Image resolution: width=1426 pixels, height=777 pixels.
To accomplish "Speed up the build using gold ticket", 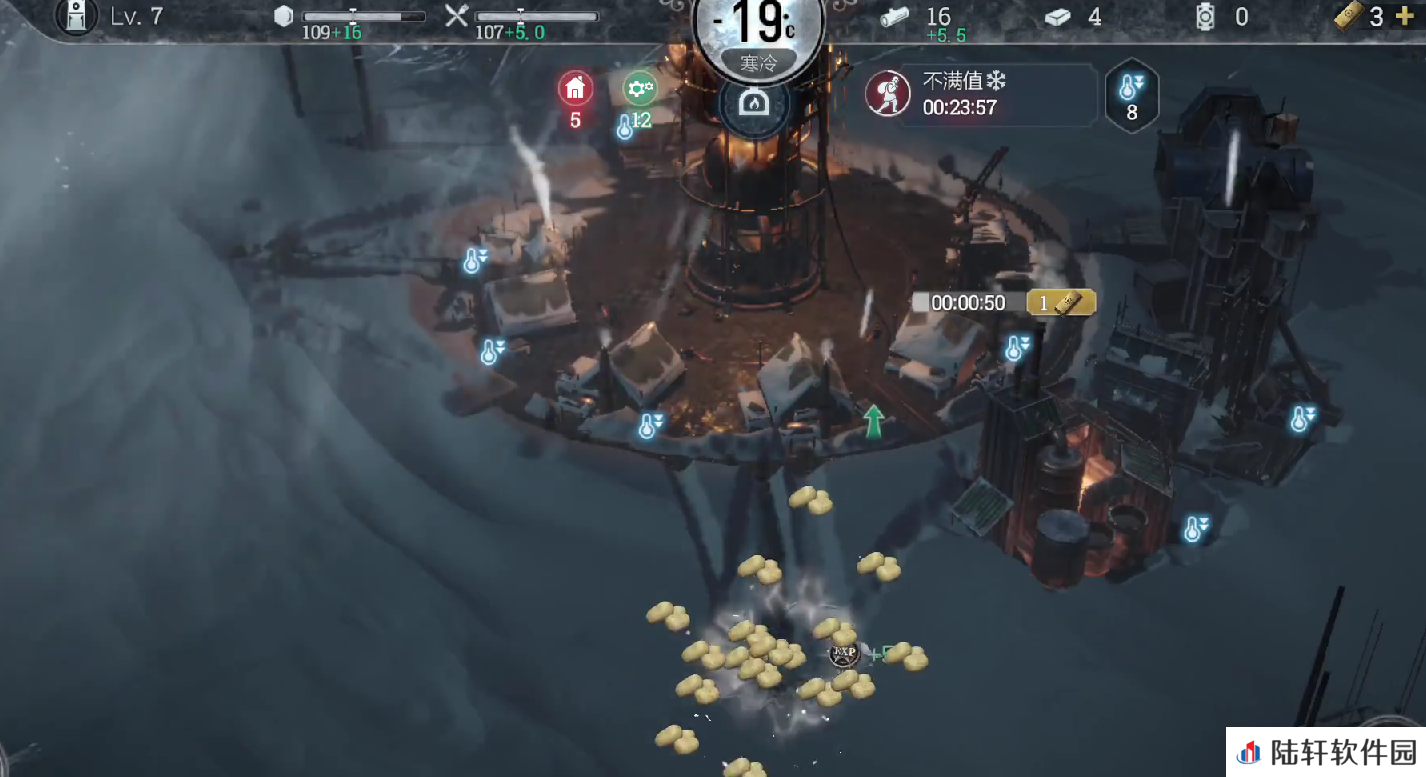I will point(1061,302).
